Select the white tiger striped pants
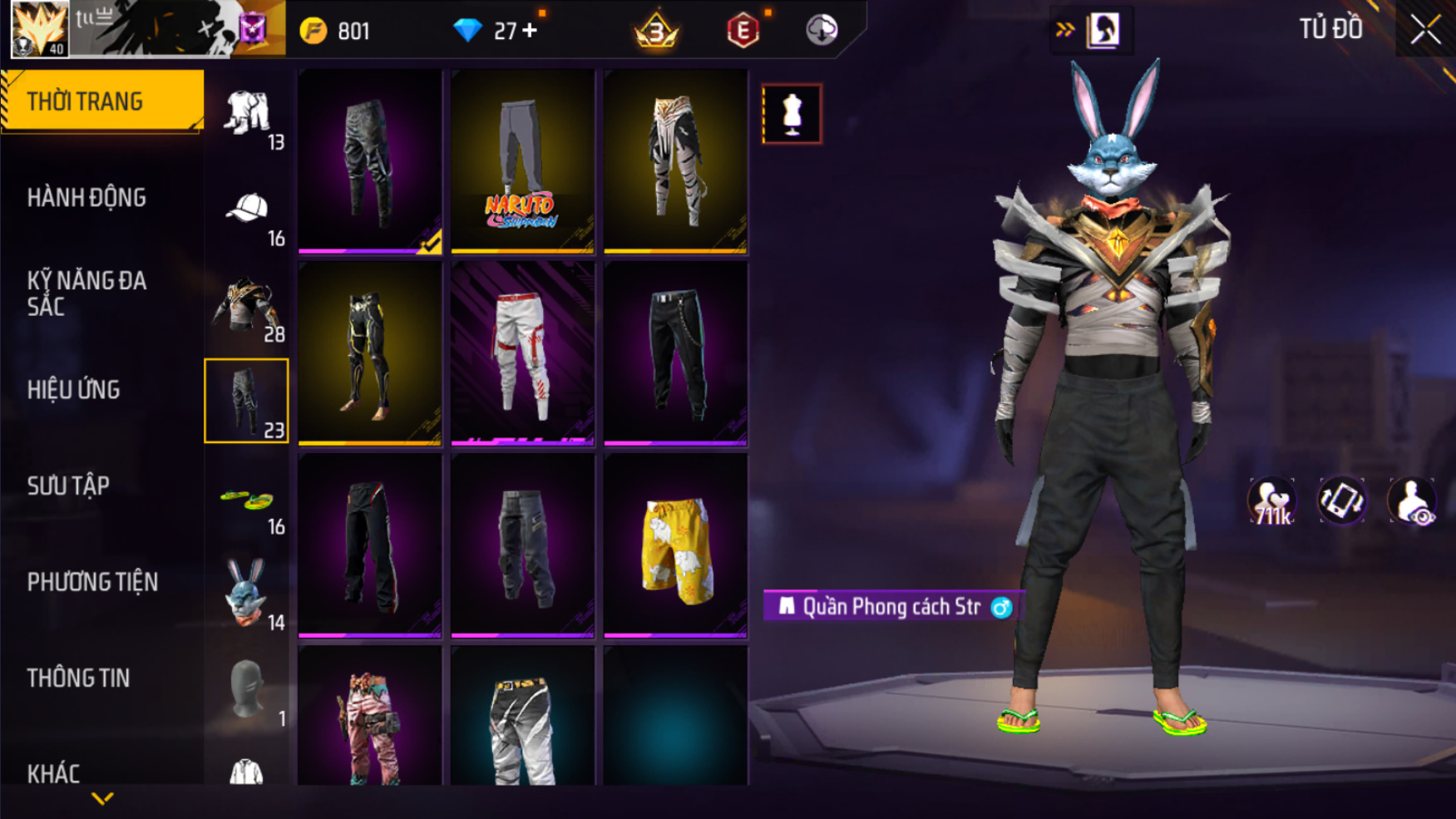Viewport: 1456px width, 819px height. click(675, 161)
